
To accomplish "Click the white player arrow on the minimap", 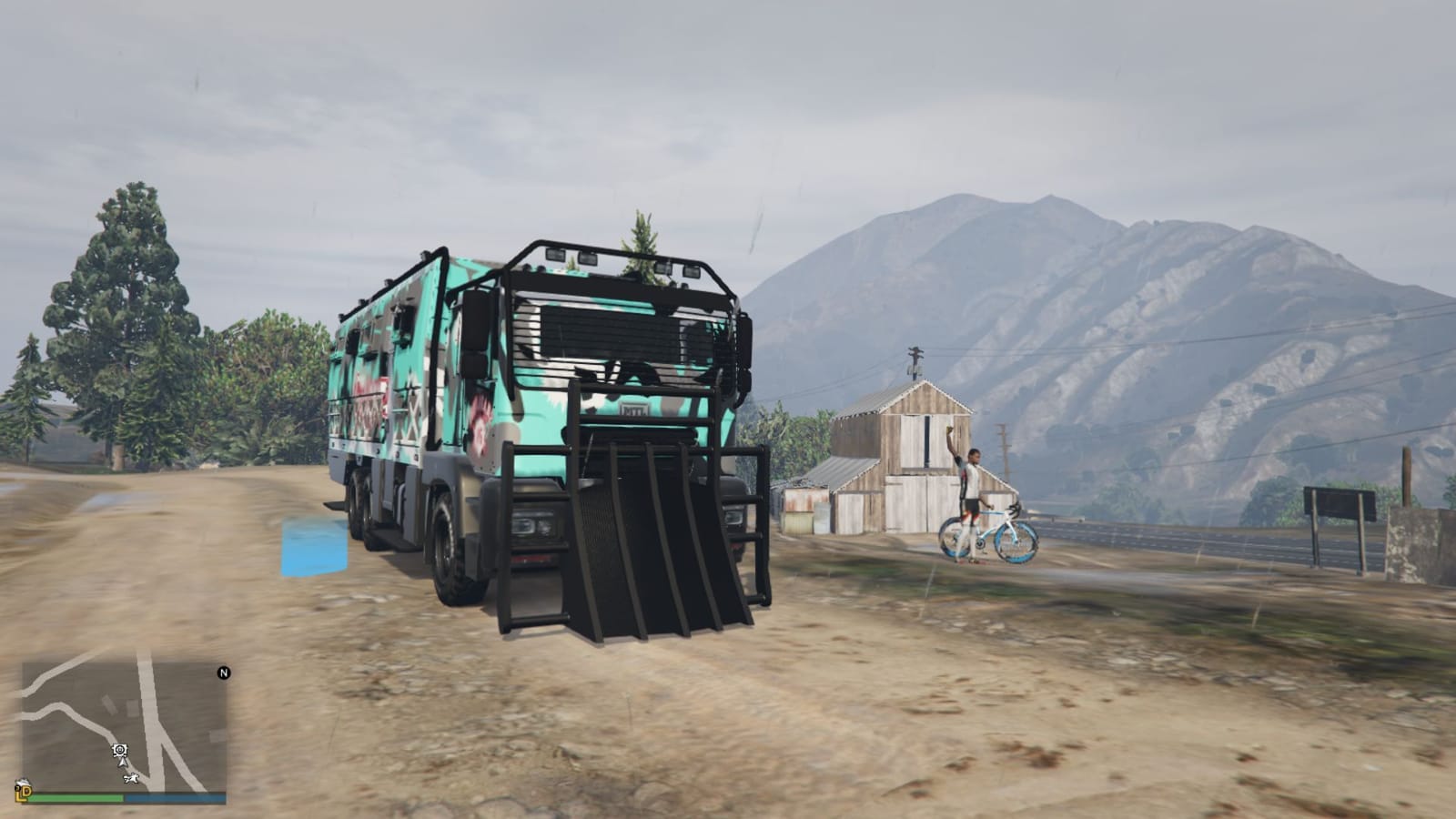I will 123,763.
